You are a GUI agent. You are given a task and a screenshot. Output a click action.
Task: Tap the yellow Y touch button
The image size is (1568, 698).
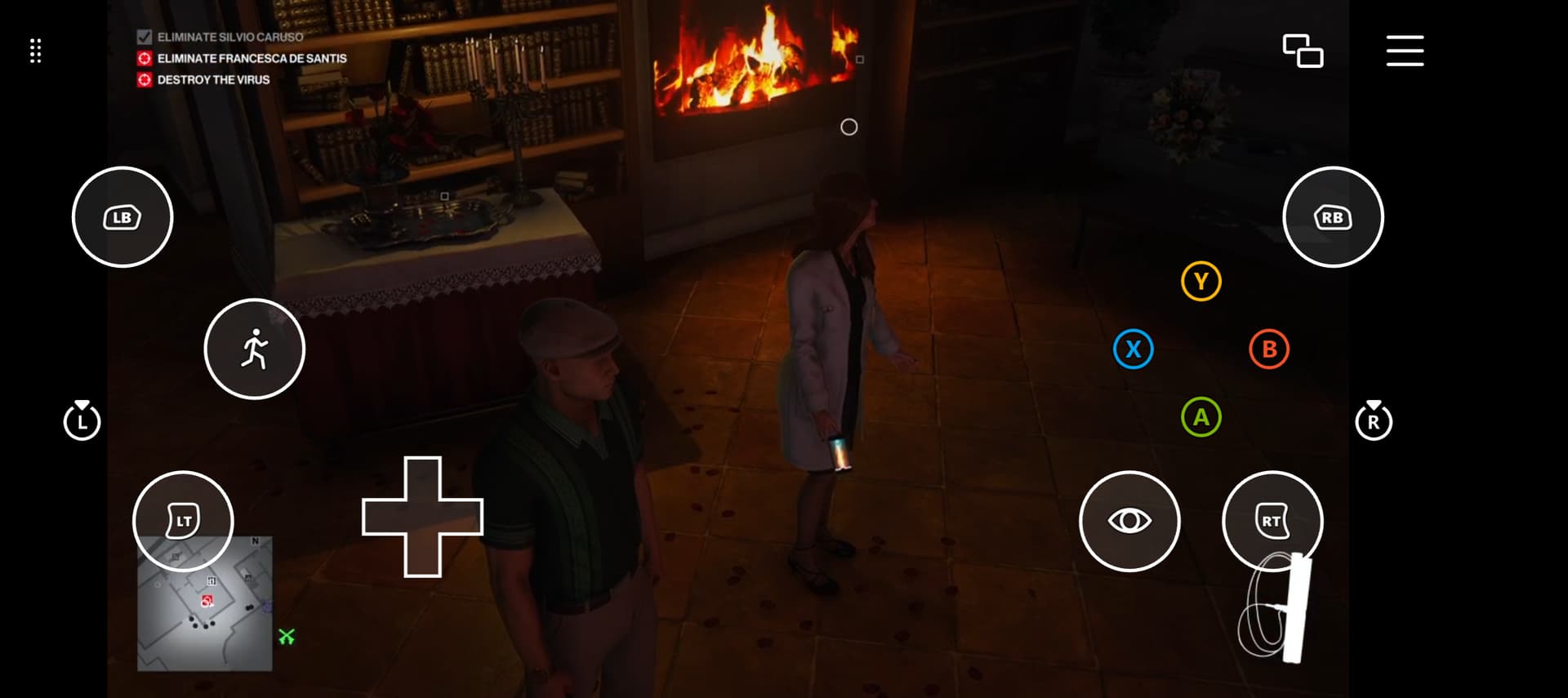(1200, 282)
